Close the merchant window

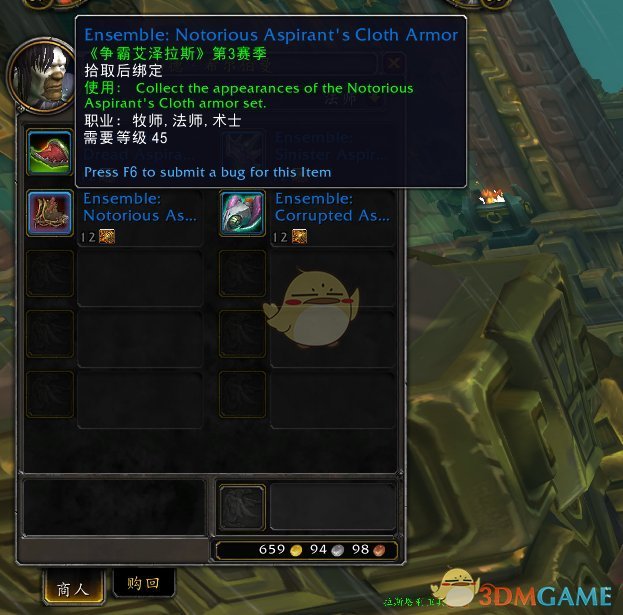394,63
